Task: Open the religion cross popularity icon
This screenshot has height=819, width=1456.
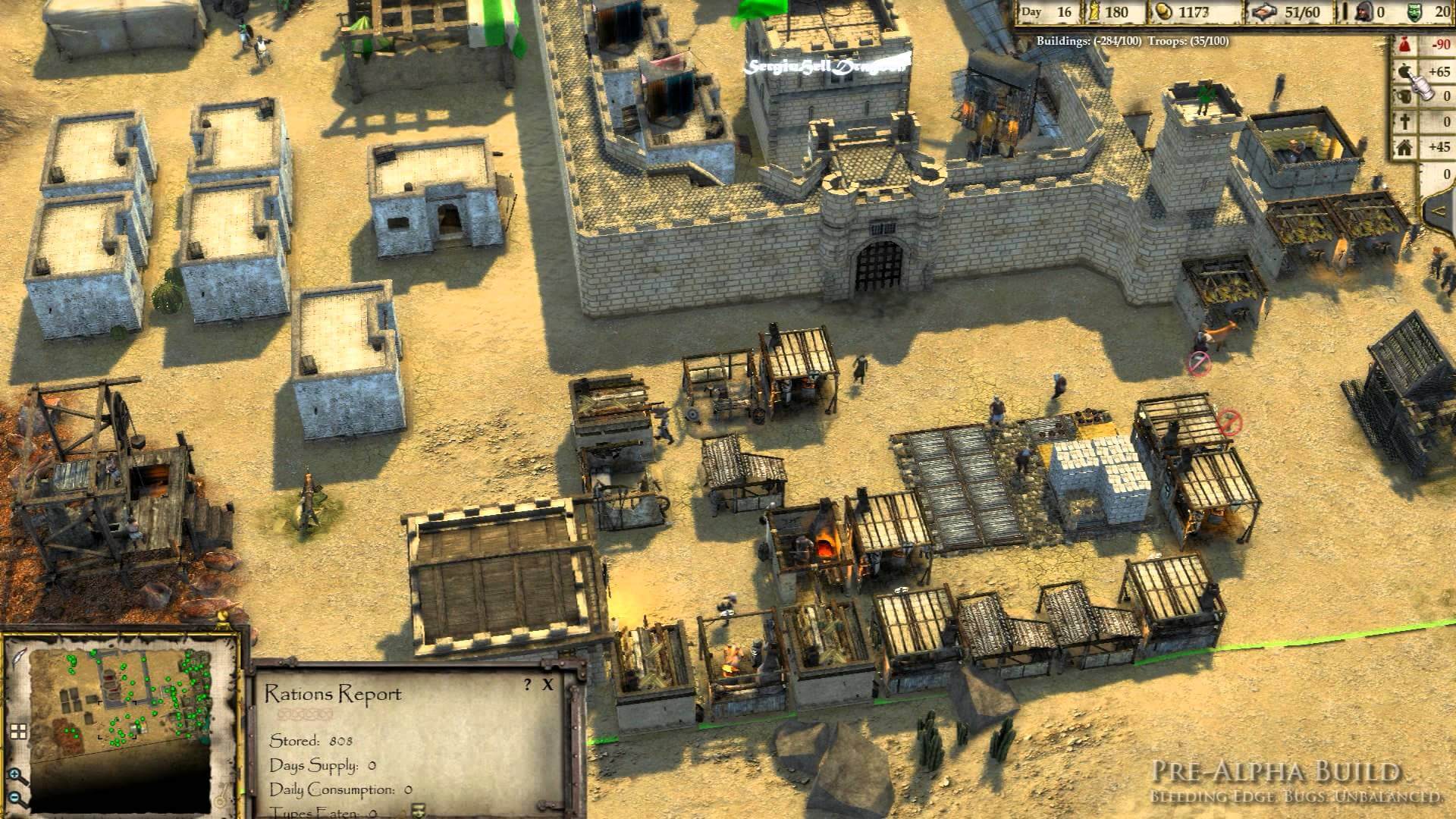Action: pos(1404,122)
